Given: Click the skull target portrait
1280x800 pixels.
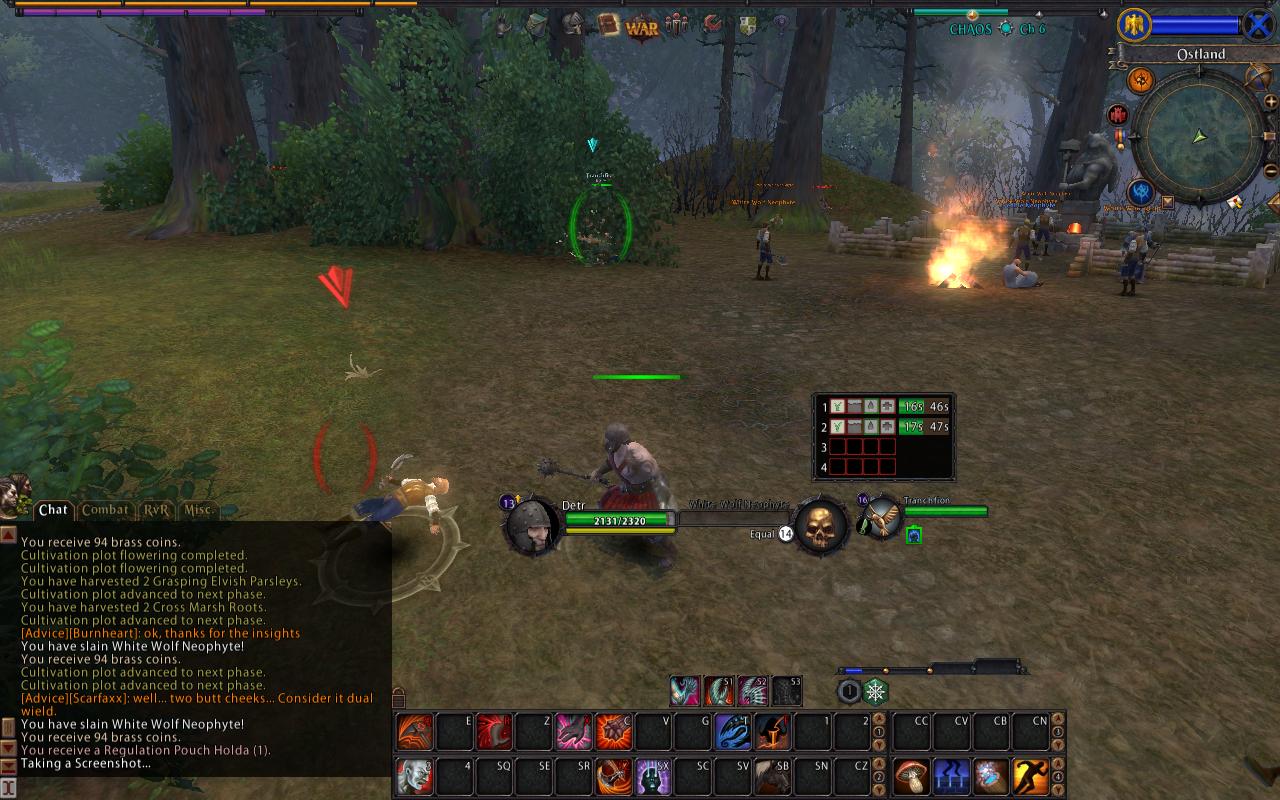Looking at the screenshot, I should click(821, 525).
